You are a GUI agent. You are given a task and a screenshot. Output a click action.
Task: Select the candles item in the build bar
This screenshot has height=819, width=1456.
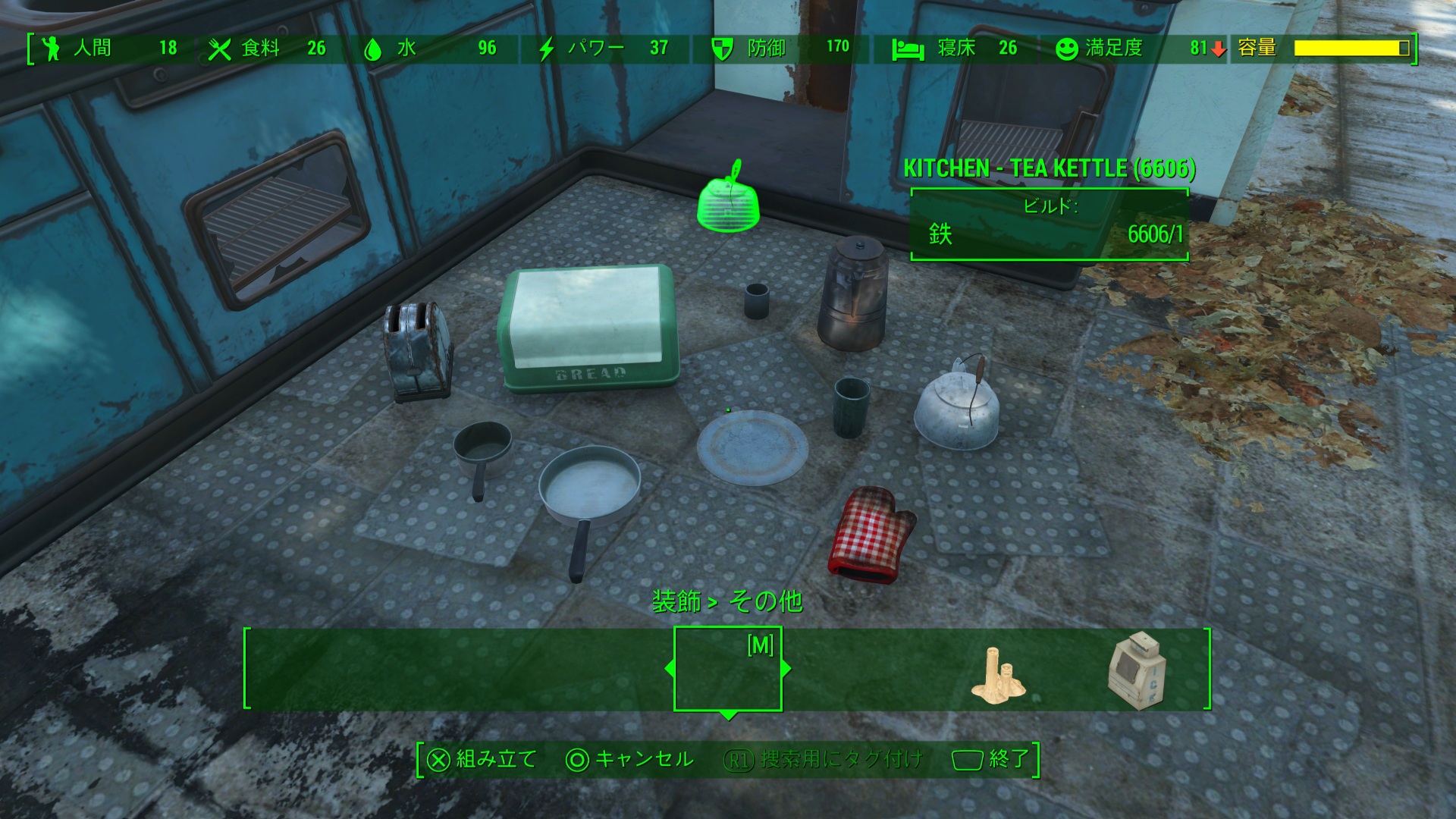[x=997, y=673]
